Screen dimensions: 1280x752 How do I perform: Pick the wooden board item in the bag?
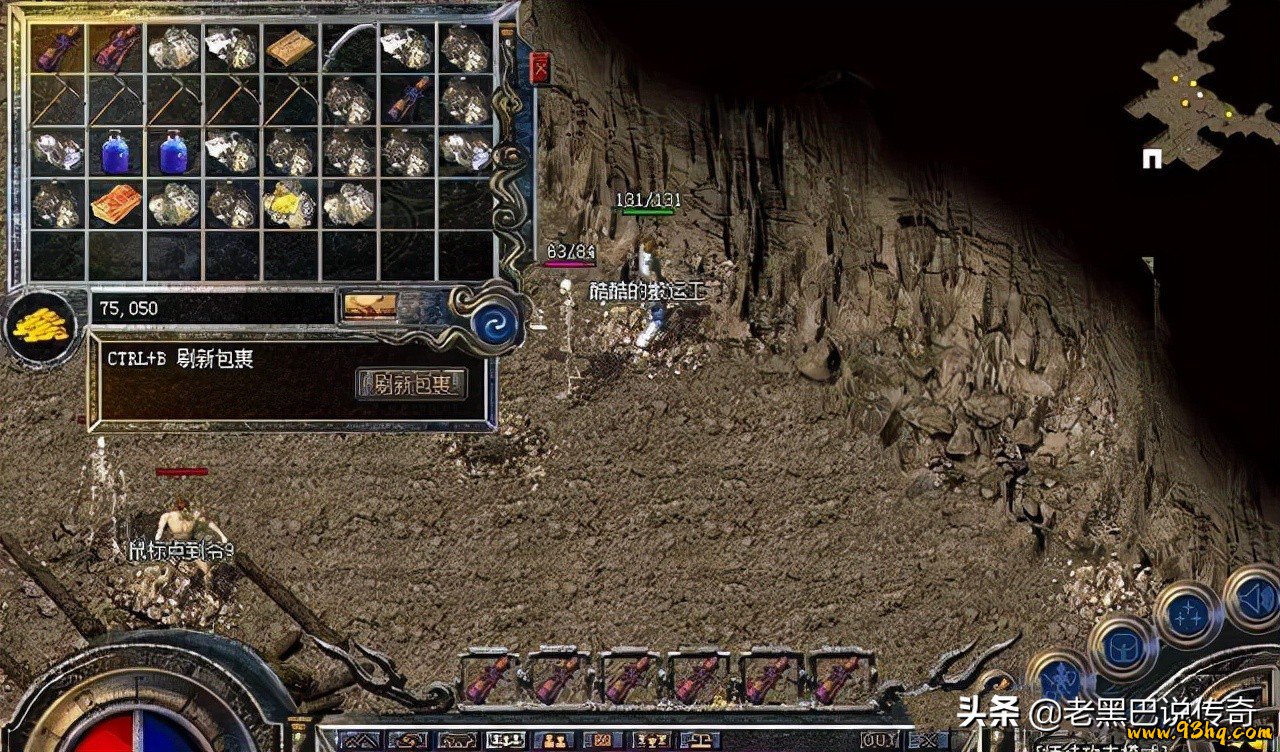coord(290,48)
